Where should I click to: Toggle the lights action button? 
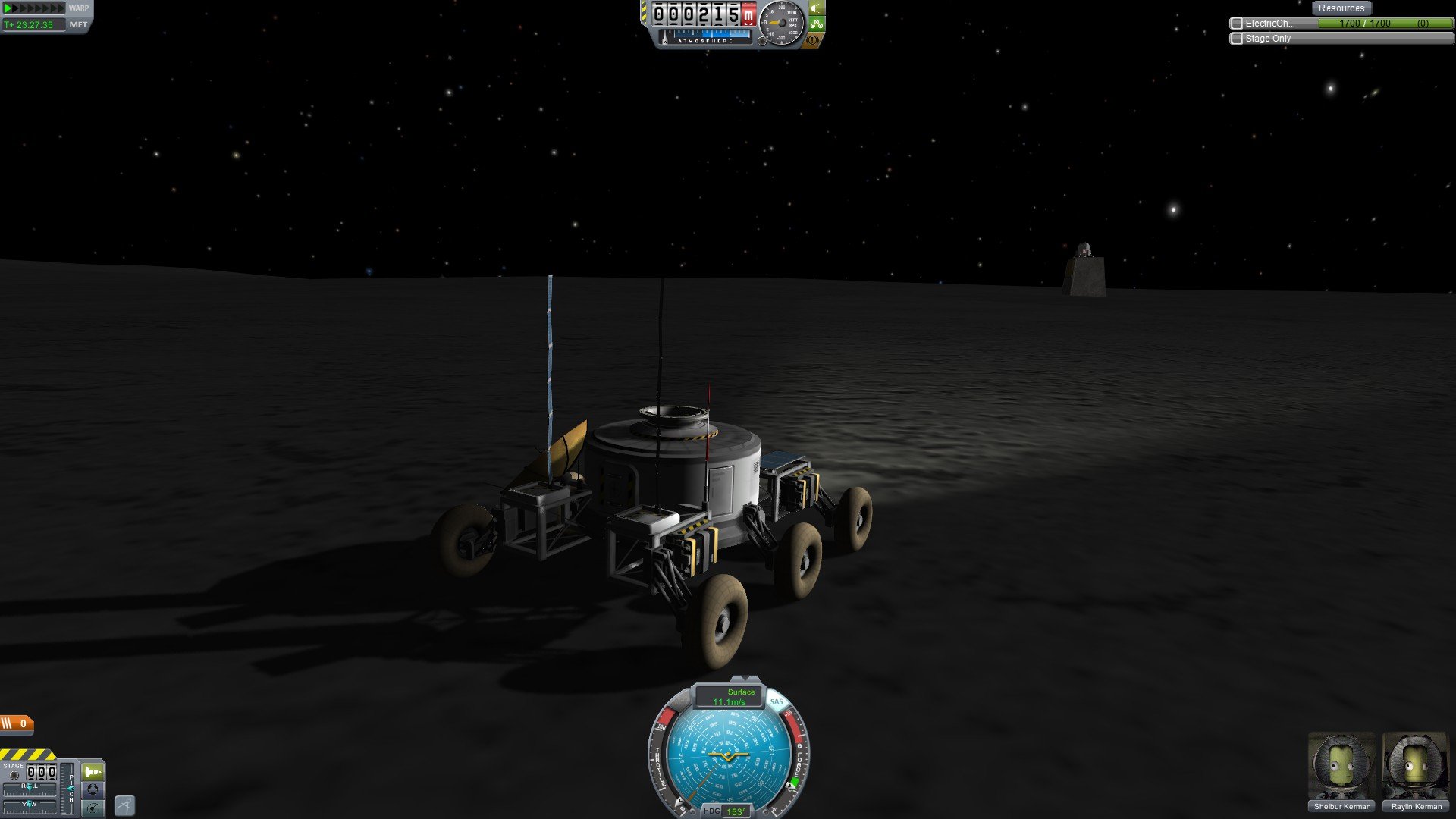coord(816,8)
